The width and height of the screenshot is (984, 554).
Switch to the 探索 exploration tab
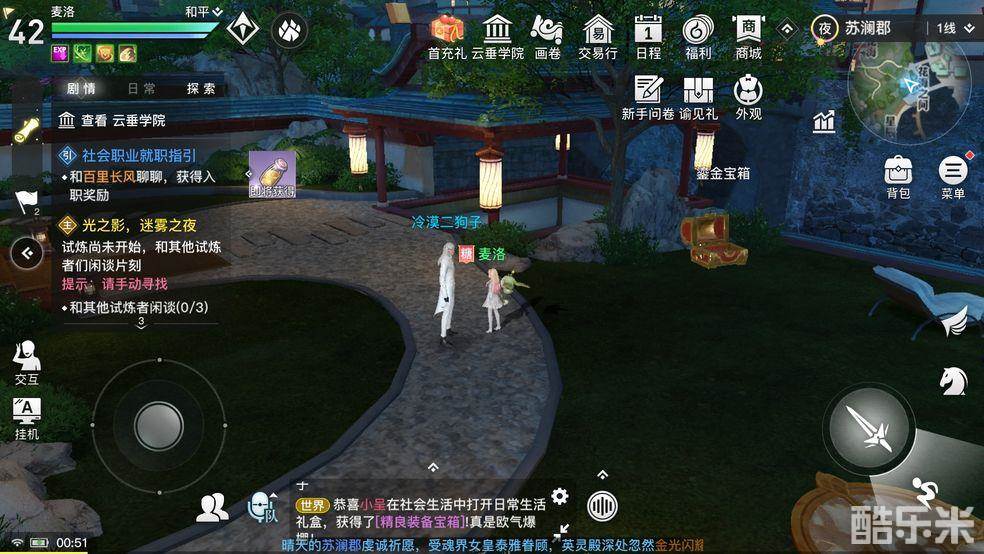(x=201, y=88)
